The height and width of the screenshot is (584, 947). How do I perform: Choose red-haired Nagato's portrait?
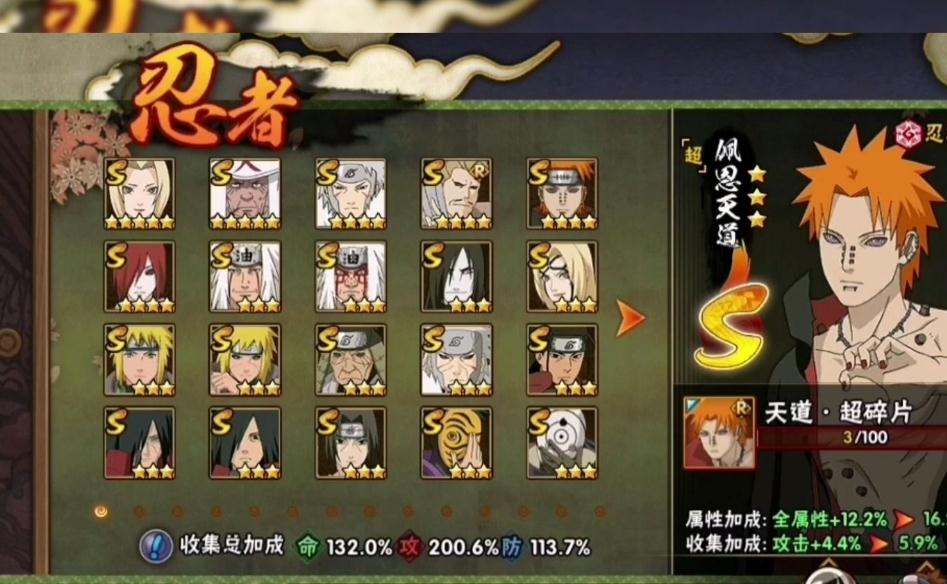click(139, 276)
